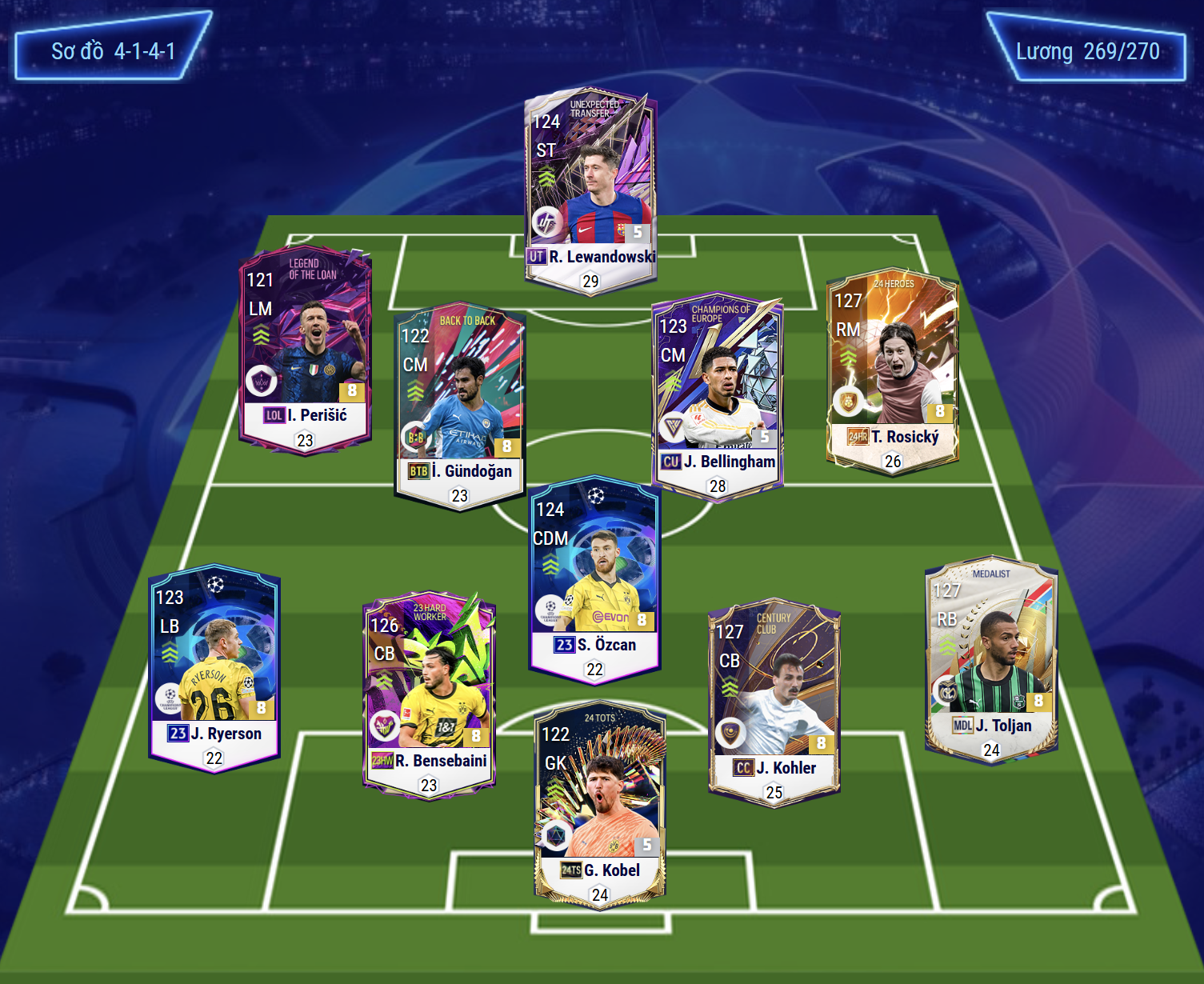
Task: Select the J. Kohler Century Club card
Action: point(774,702)
